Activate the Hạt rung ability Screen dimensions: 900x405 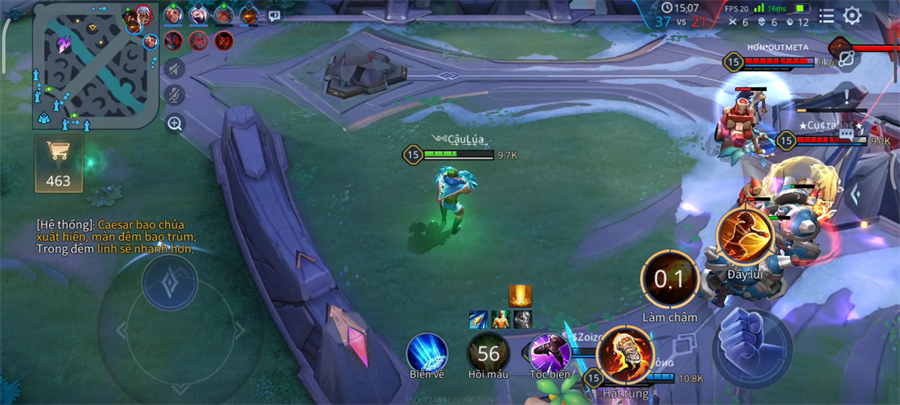(x=625, y=354)
